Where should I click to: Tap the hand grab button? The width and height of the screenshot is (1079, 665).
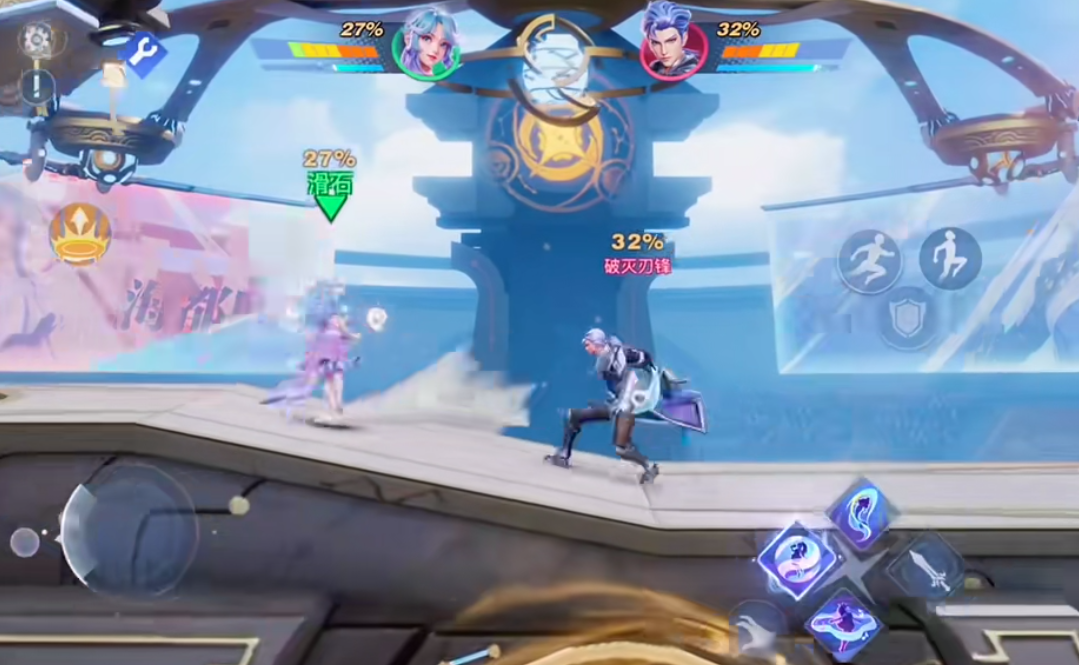(x=758, y=629)
